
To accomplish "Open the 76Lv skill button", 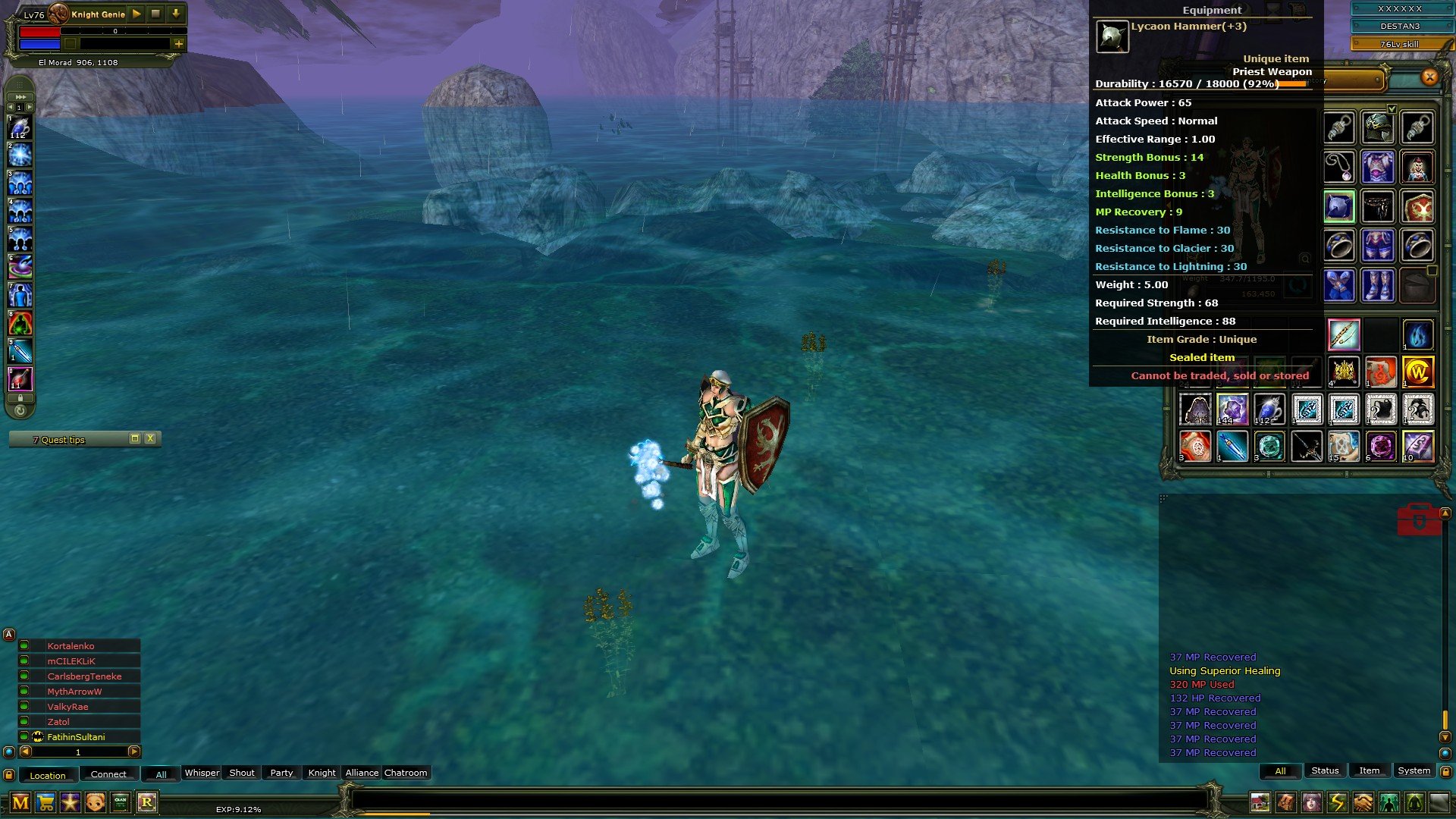I will [1399, 44].
